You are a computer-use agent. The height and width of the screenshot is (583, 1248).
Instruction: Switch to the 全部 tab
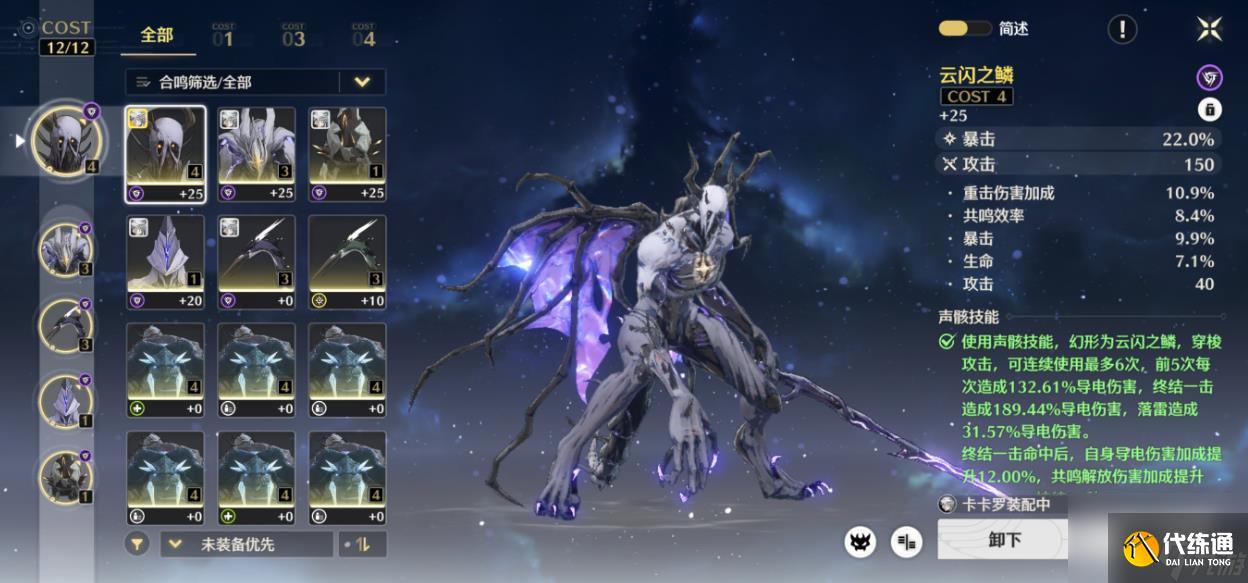pyautogui.click(x=157, y=35)
